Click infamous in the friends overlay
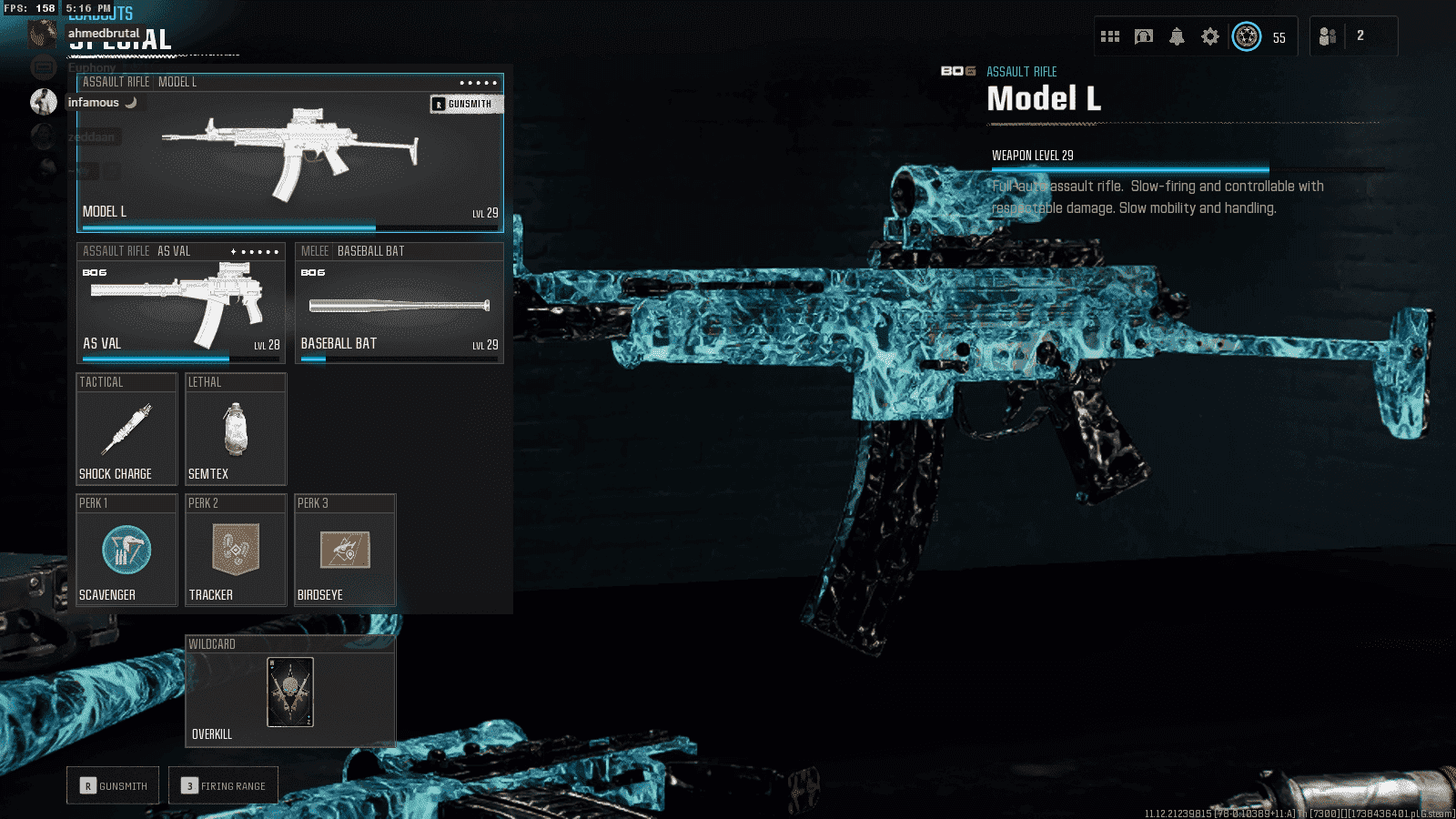 tap(94, 102)
